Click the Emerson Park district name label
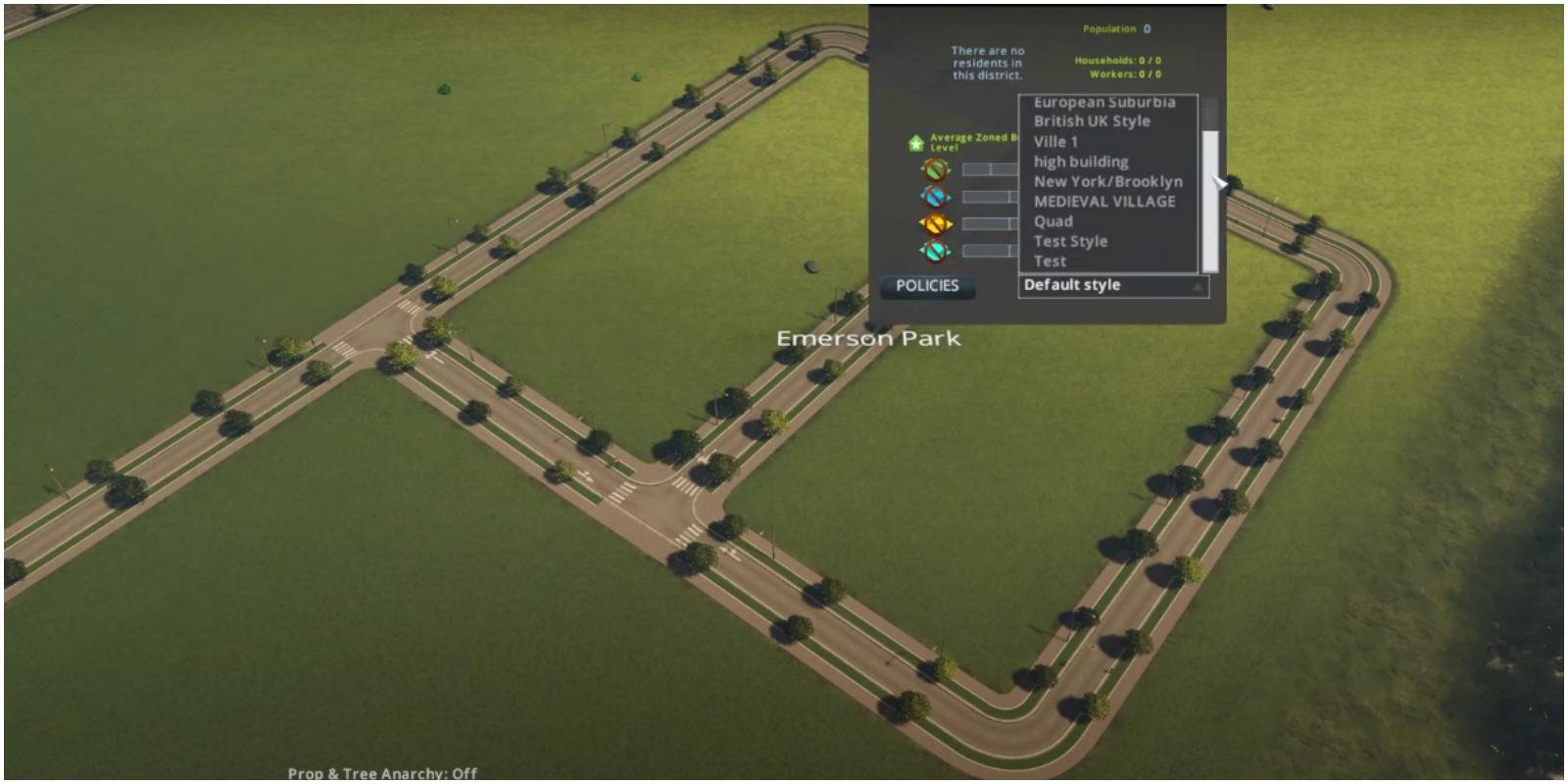The width and height of the screenshot is (1568, 784). [x=868, y=338]
